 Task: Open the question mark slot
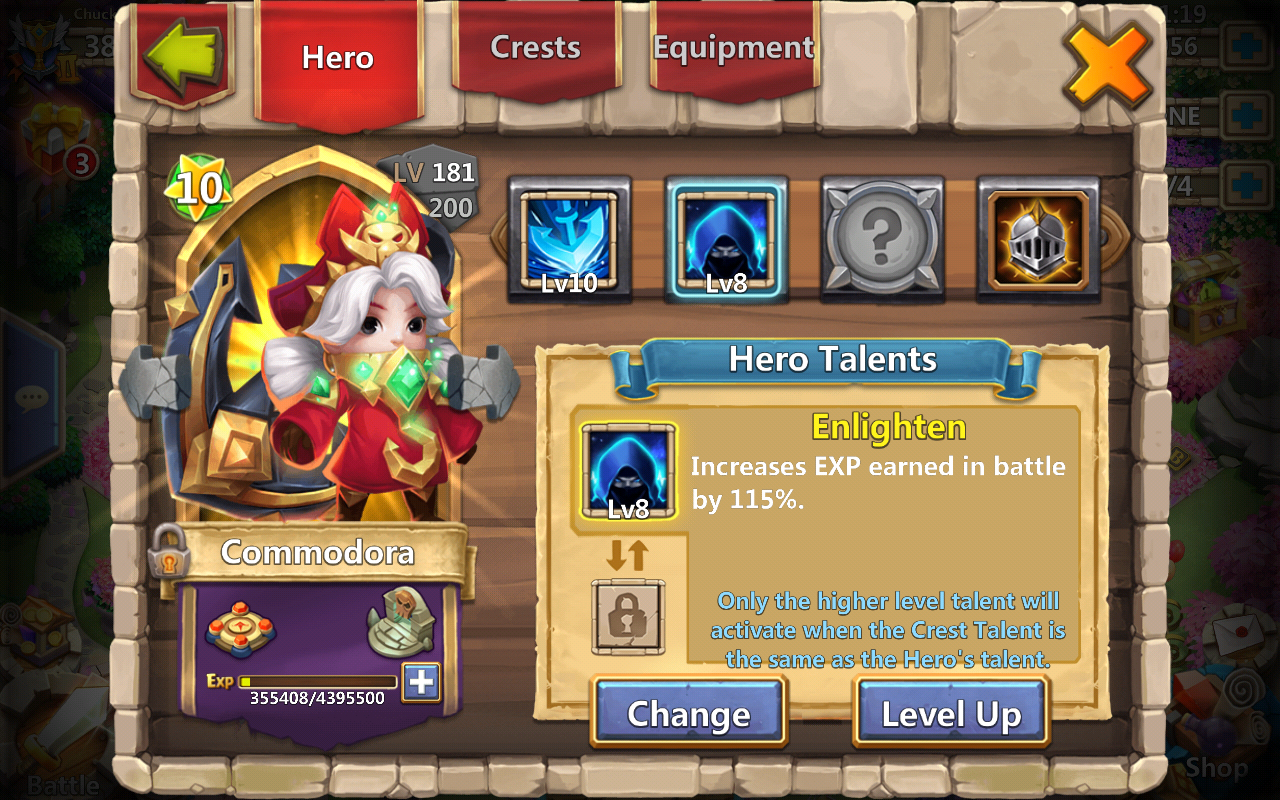(x=882, y=239)
